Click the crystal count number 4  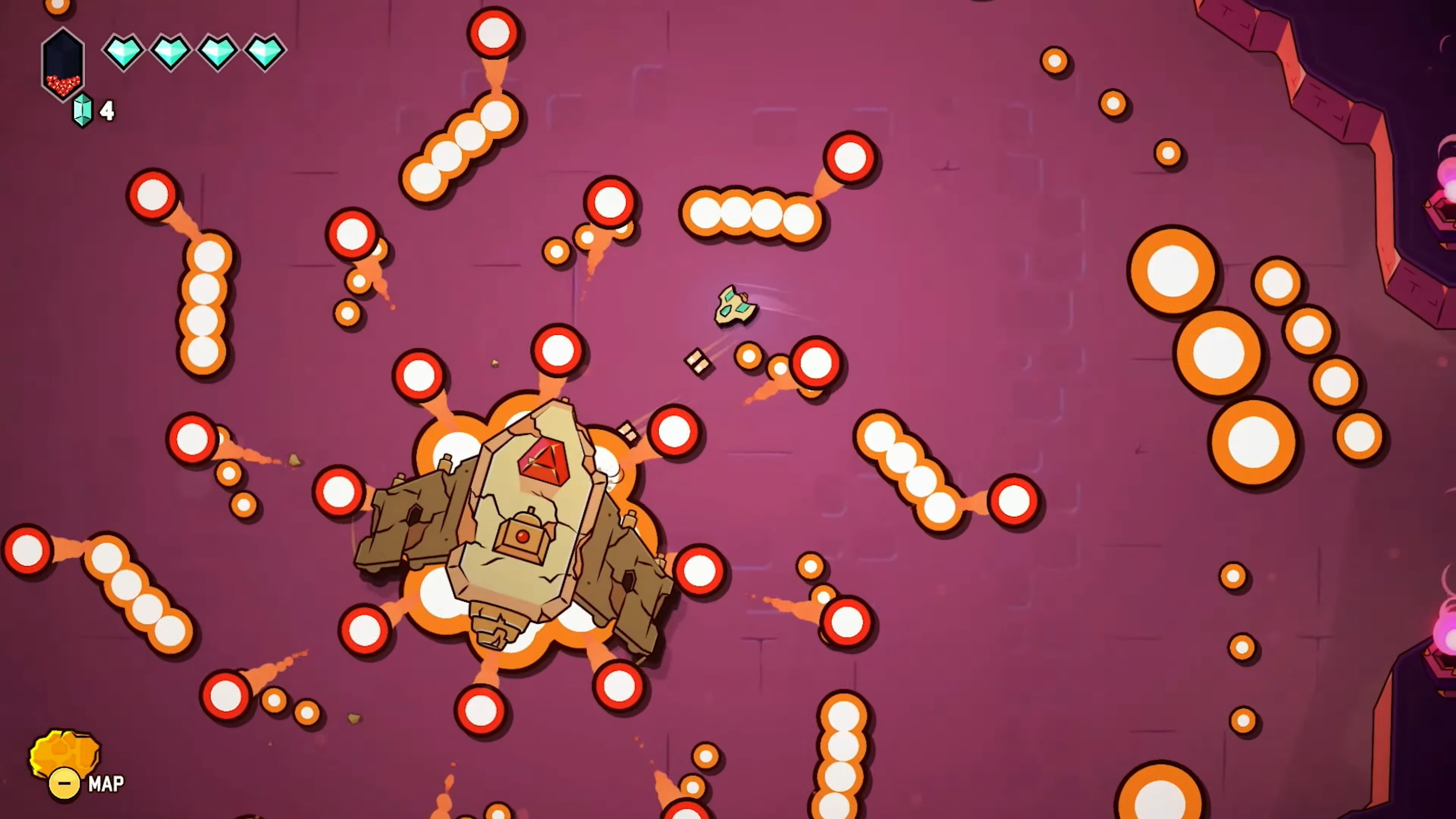[107, 111]
